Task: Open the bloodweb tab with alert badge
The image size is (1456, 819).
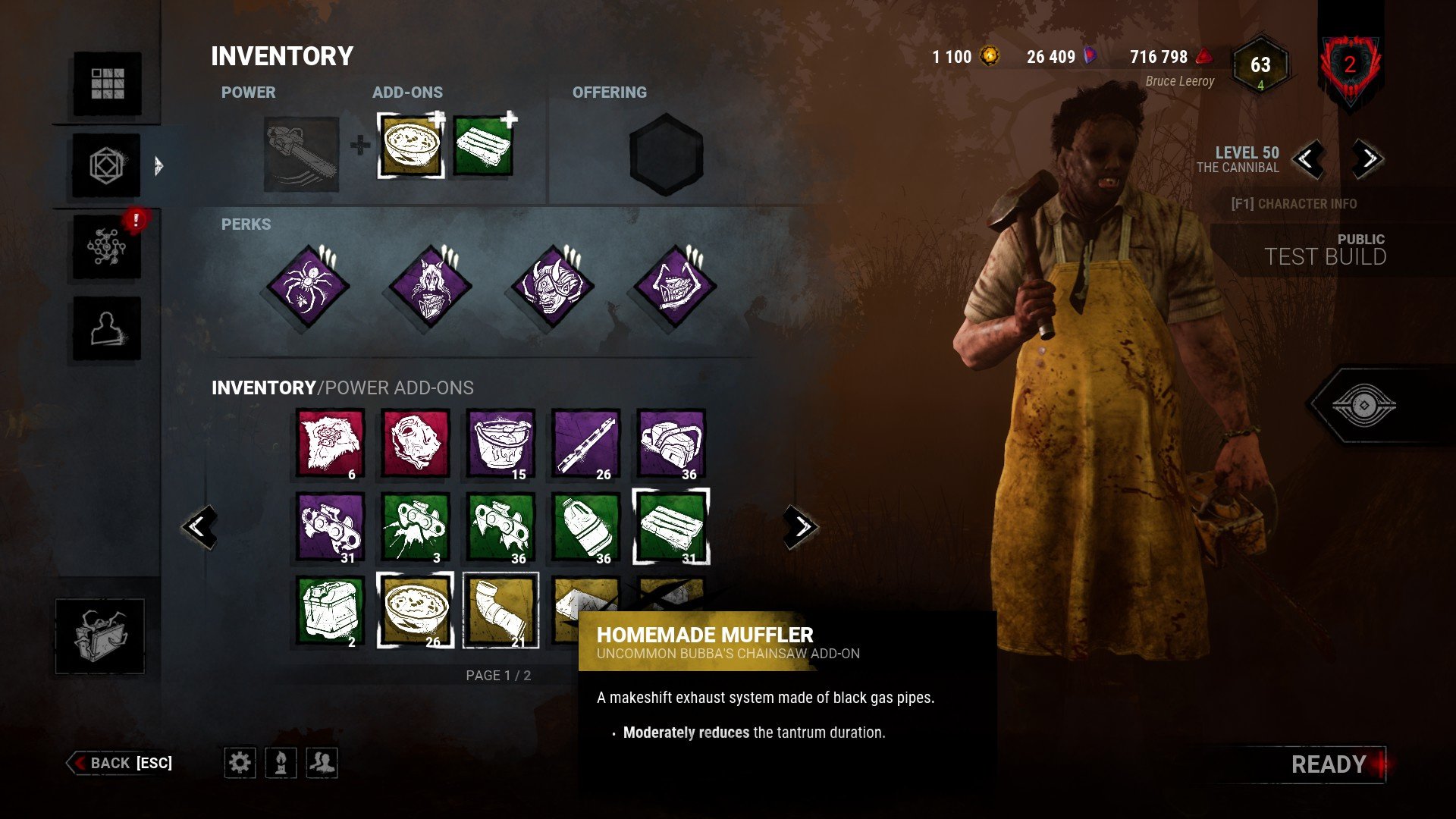Action: point(107,247)
